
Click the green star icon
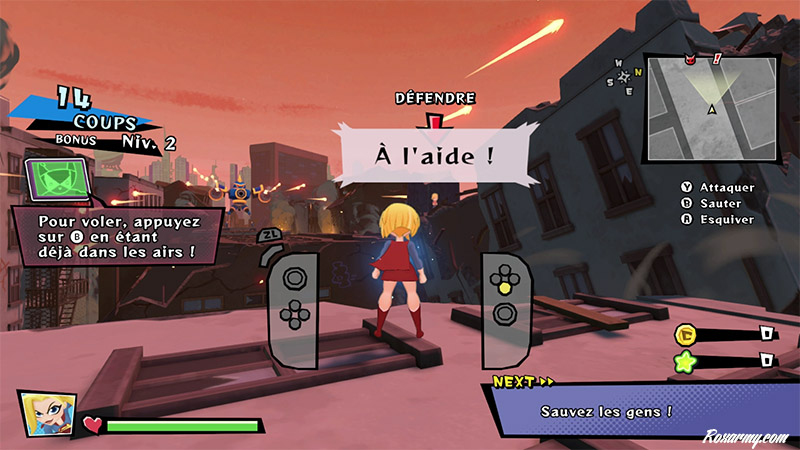(687, 360)
